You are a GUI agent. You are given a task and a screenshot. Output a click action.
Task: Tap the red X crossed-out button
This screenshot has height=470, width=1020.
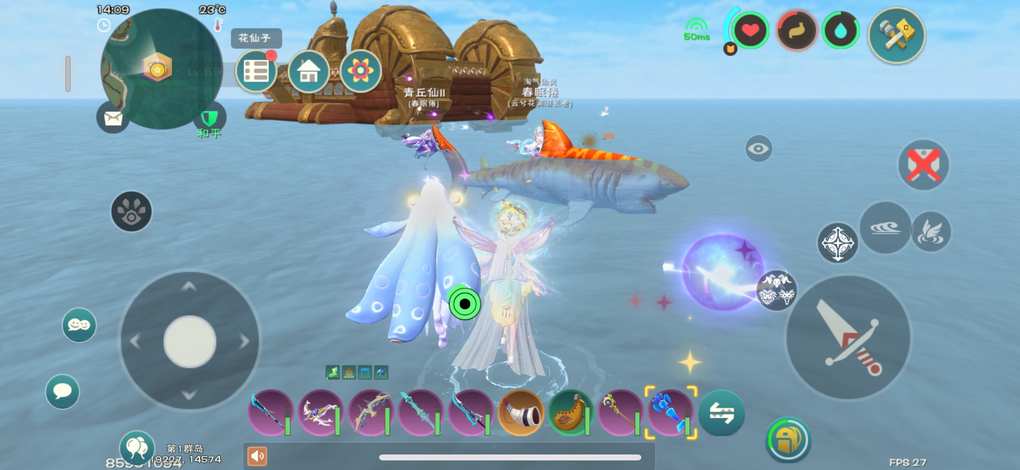coord(923,164)
